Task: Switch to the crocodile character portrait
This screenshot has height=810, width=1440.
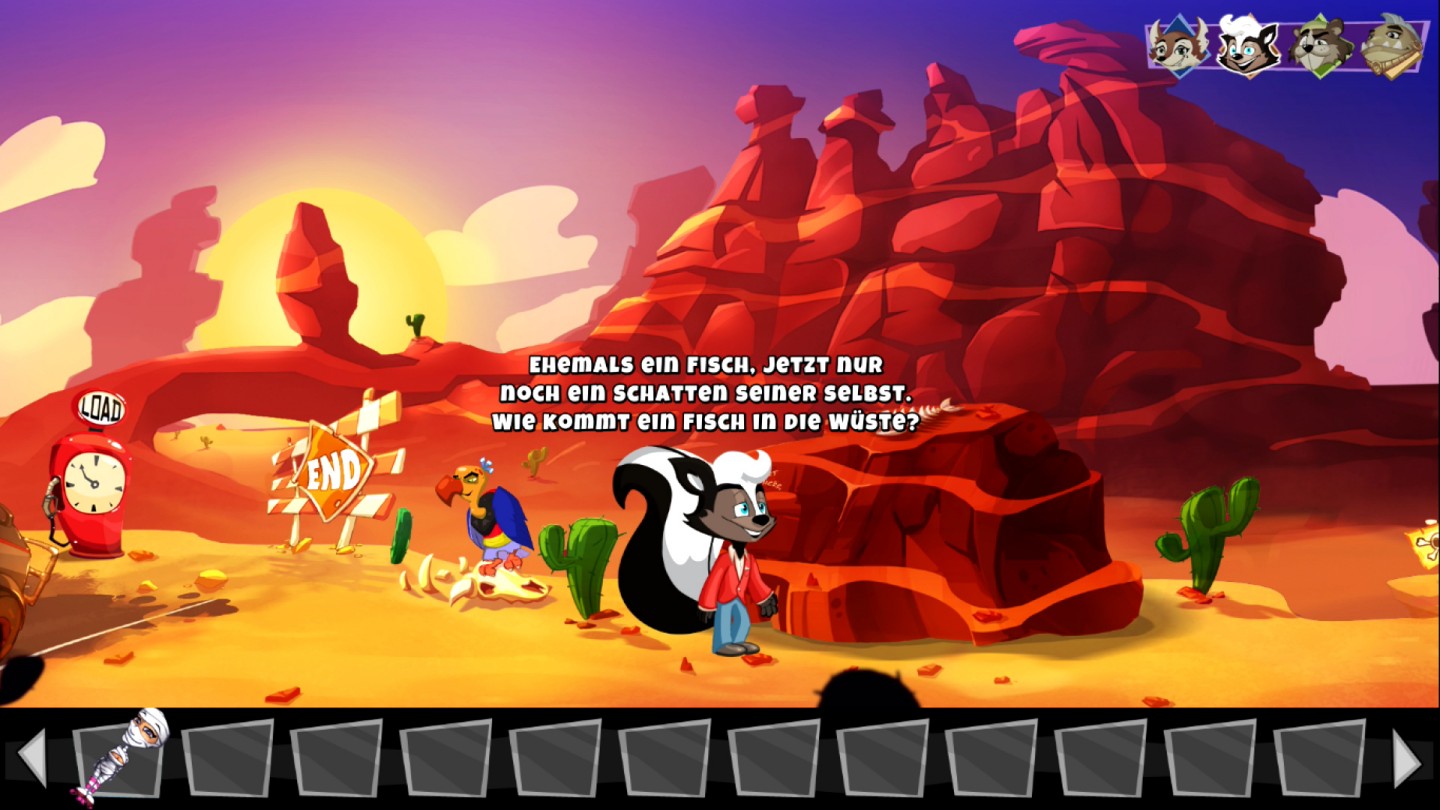Action: 1392,46
